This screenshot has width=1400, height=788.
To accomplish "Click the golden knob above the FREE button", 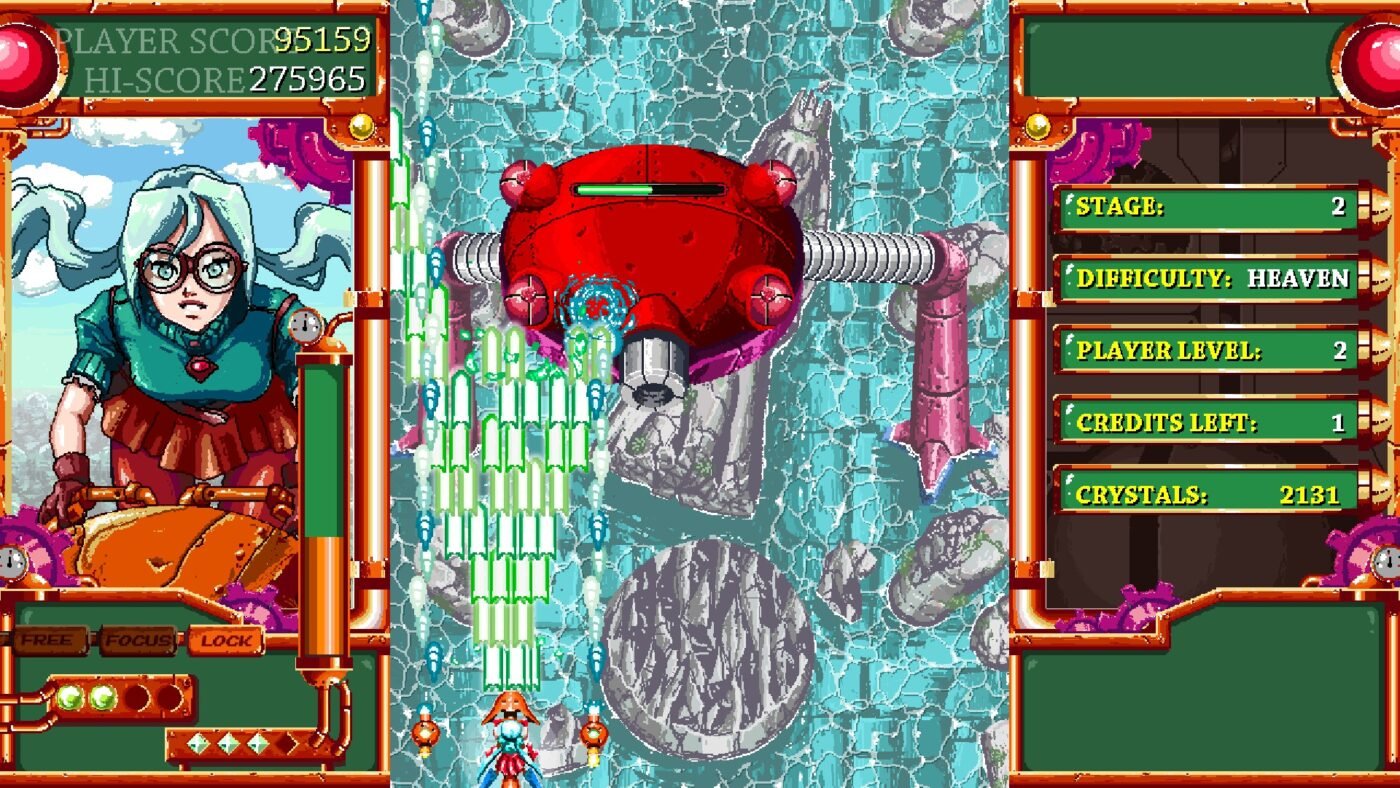I will coord(360,125).
